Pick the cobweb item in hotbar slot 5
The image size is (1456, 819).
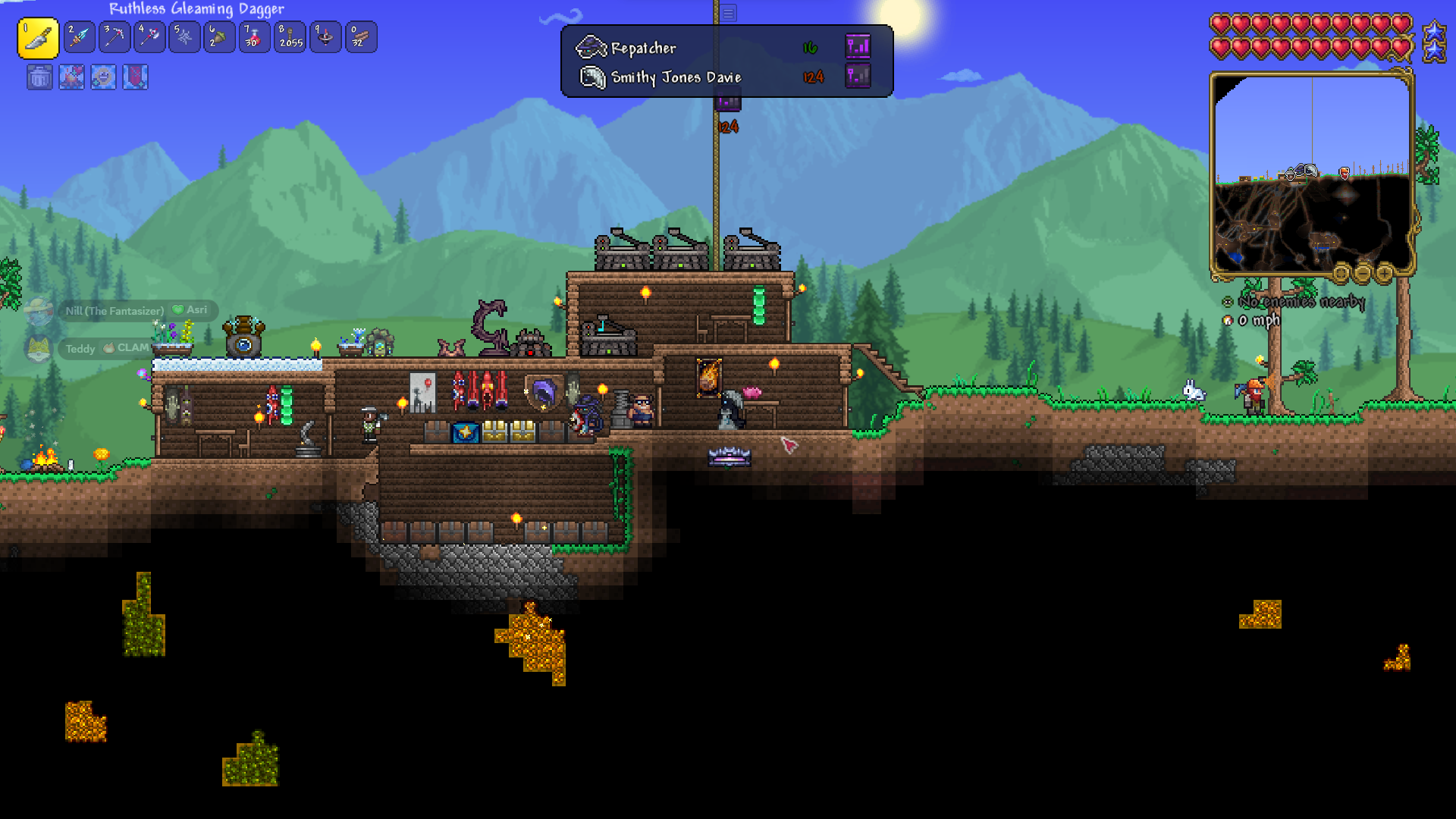pyautogui.click(x=184, y=37)
